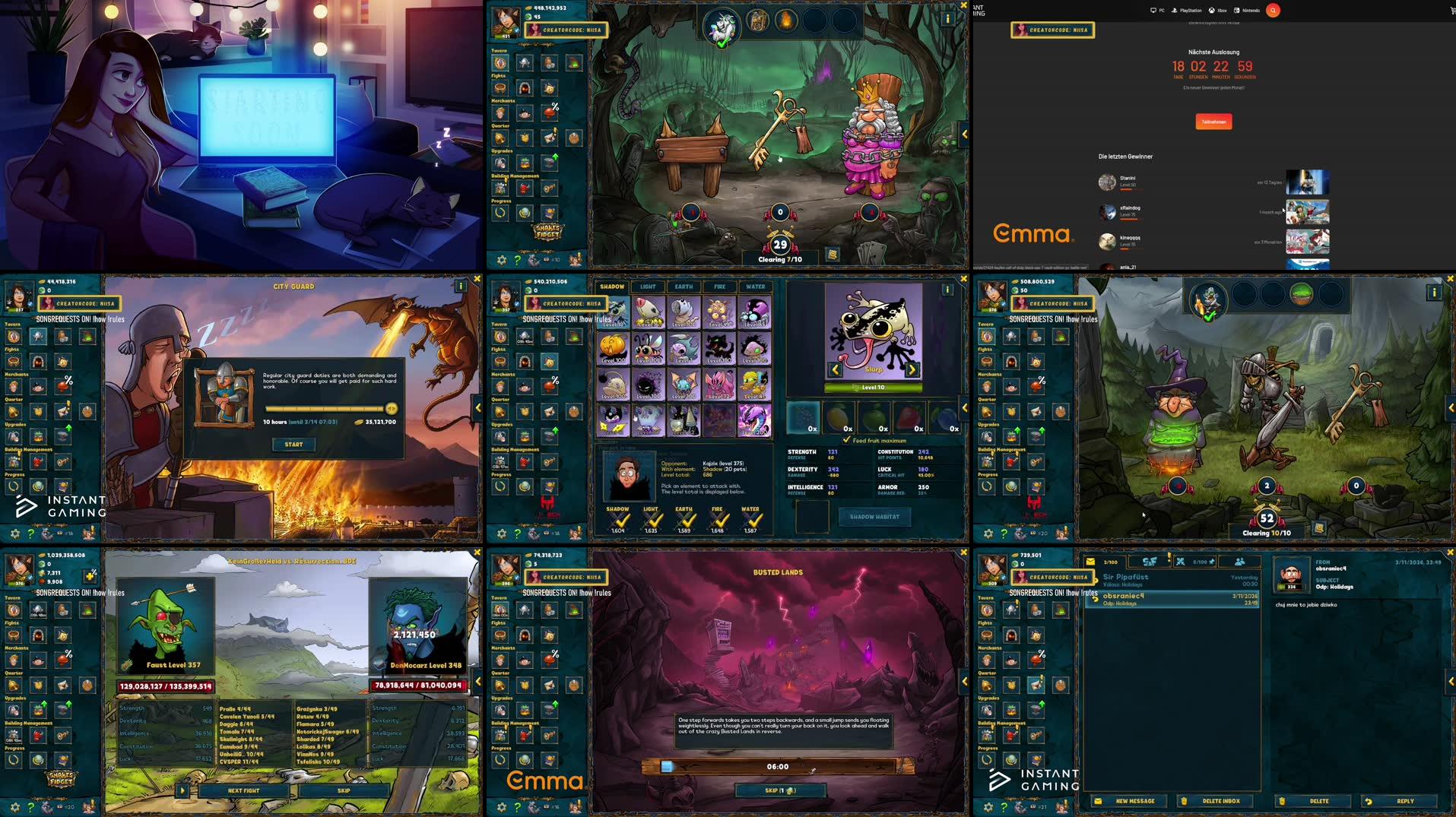Click the Teilnehmen giveaway button
This screenshot has width=1456, height=817.
[x=1213, y=121]
